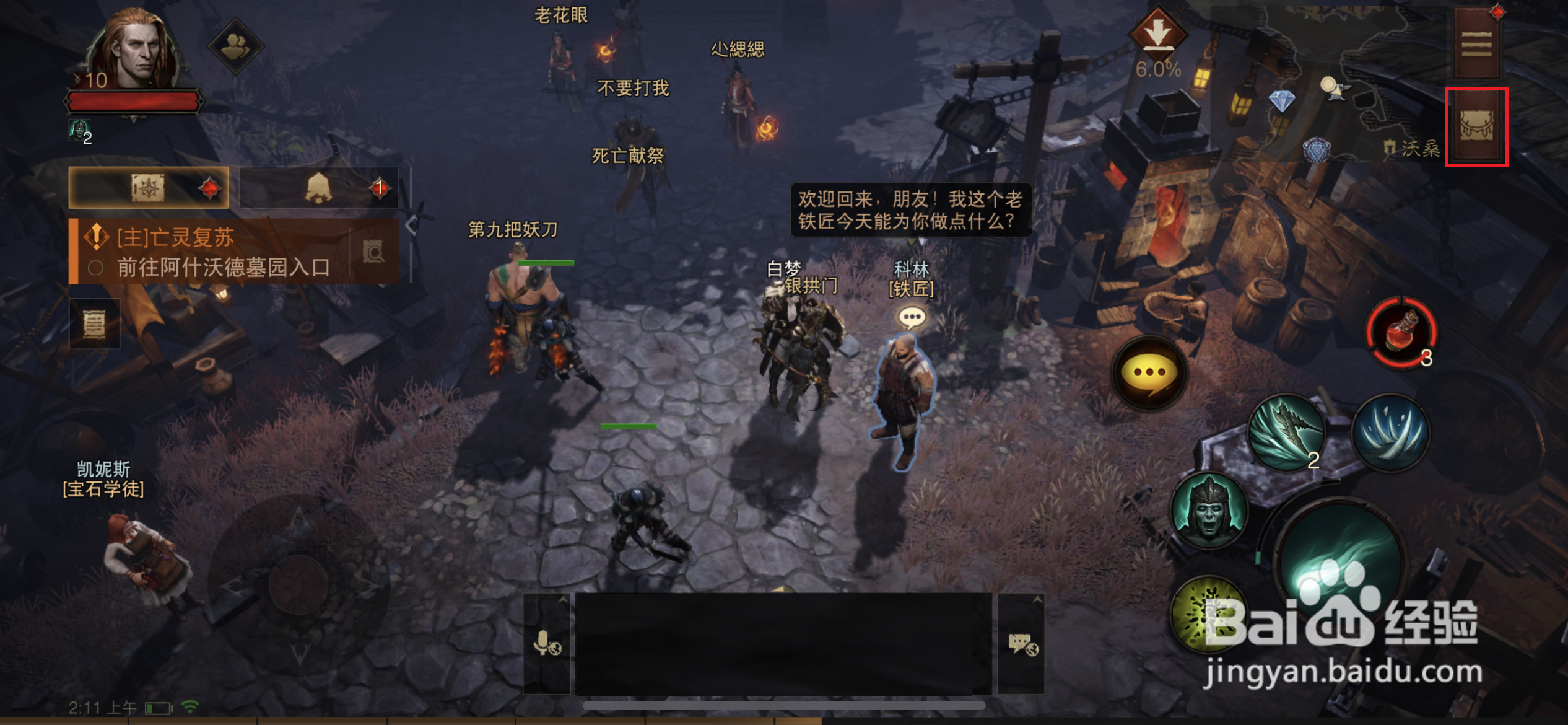Screen dimensions: 1568x725
Task: Switch to the left emblem banner tab
Action: tap(149, 188)
